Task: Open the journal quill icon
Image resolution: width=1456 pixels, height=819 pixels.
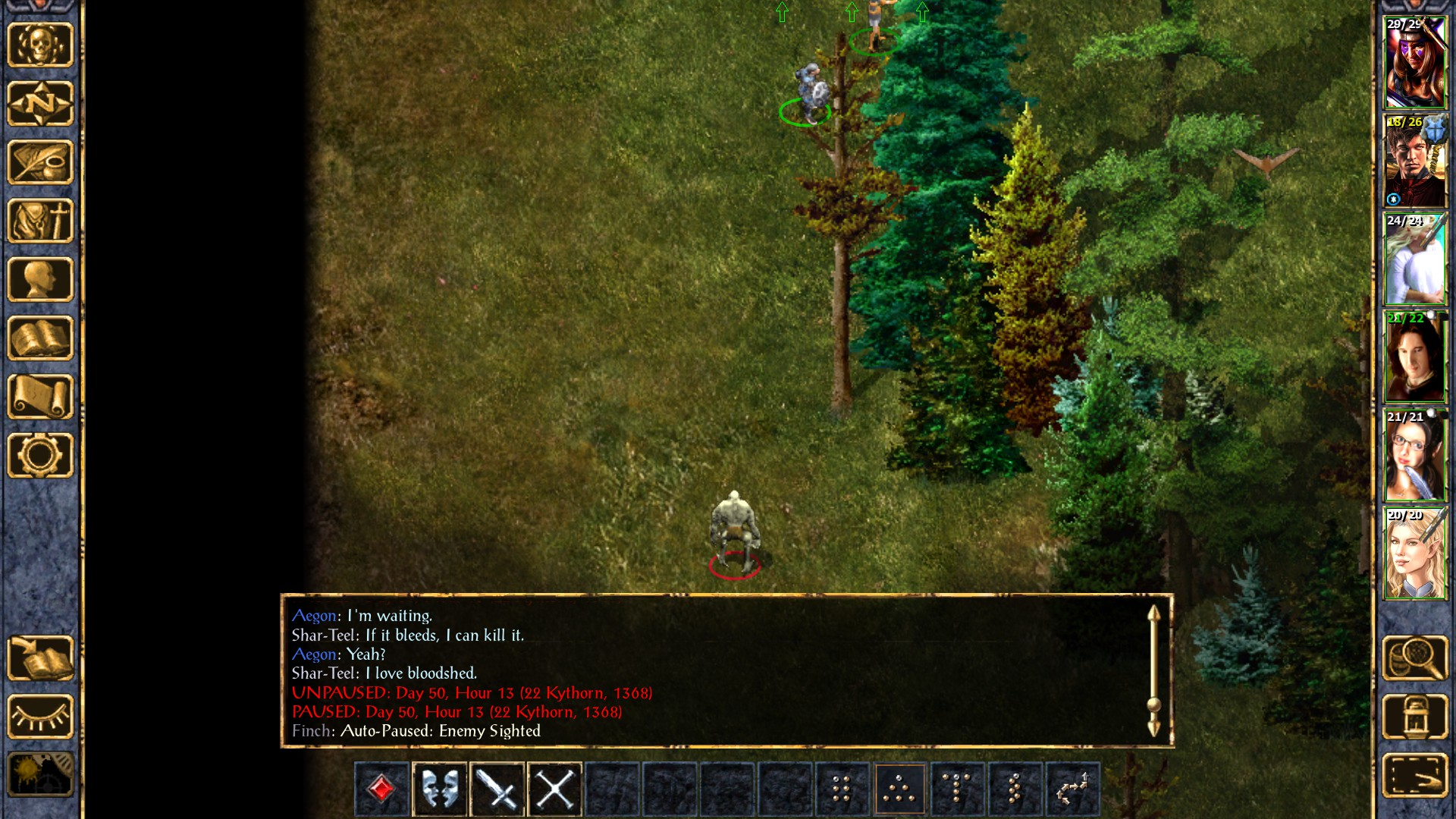Action: pyautogui.click(x=40, y=162)
